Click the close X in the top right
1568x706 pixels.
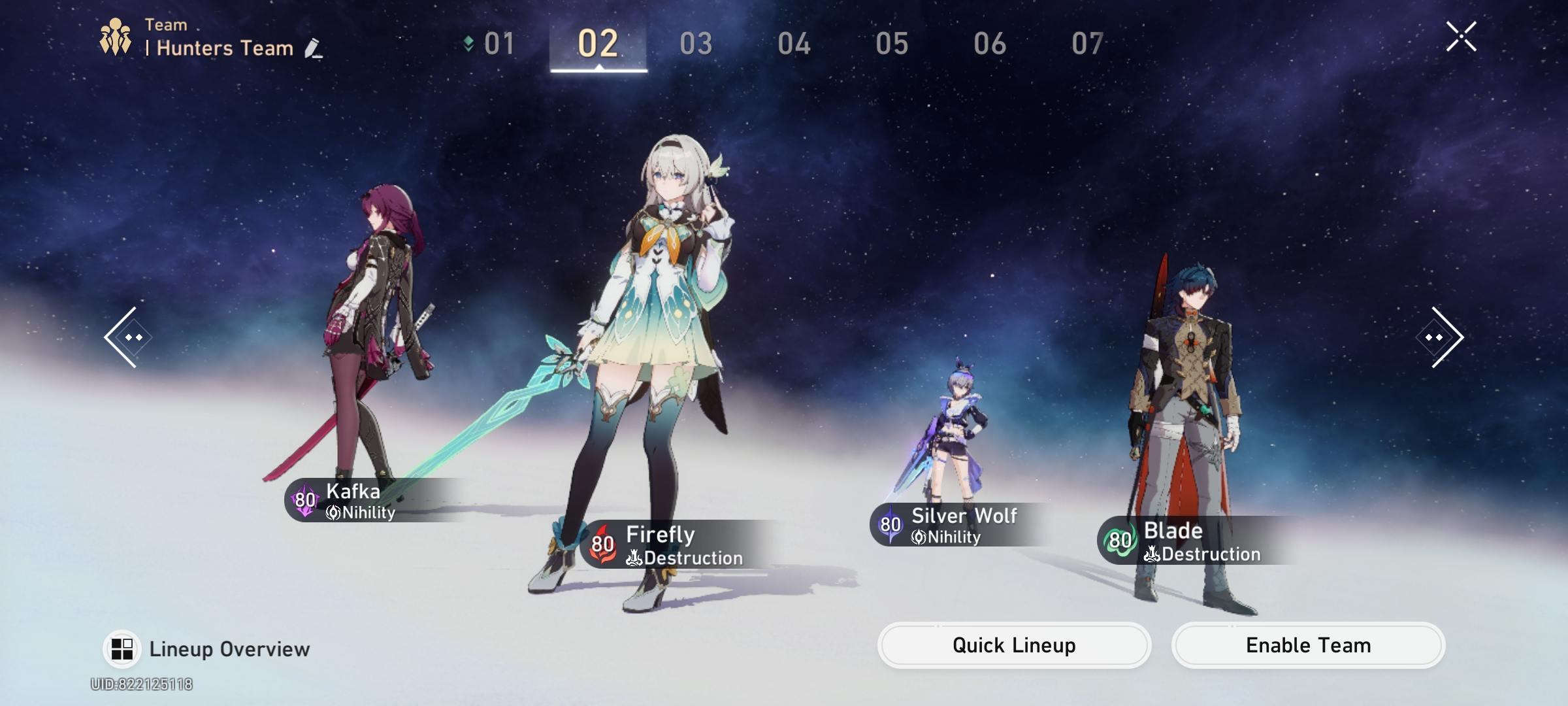point(1463,36)
